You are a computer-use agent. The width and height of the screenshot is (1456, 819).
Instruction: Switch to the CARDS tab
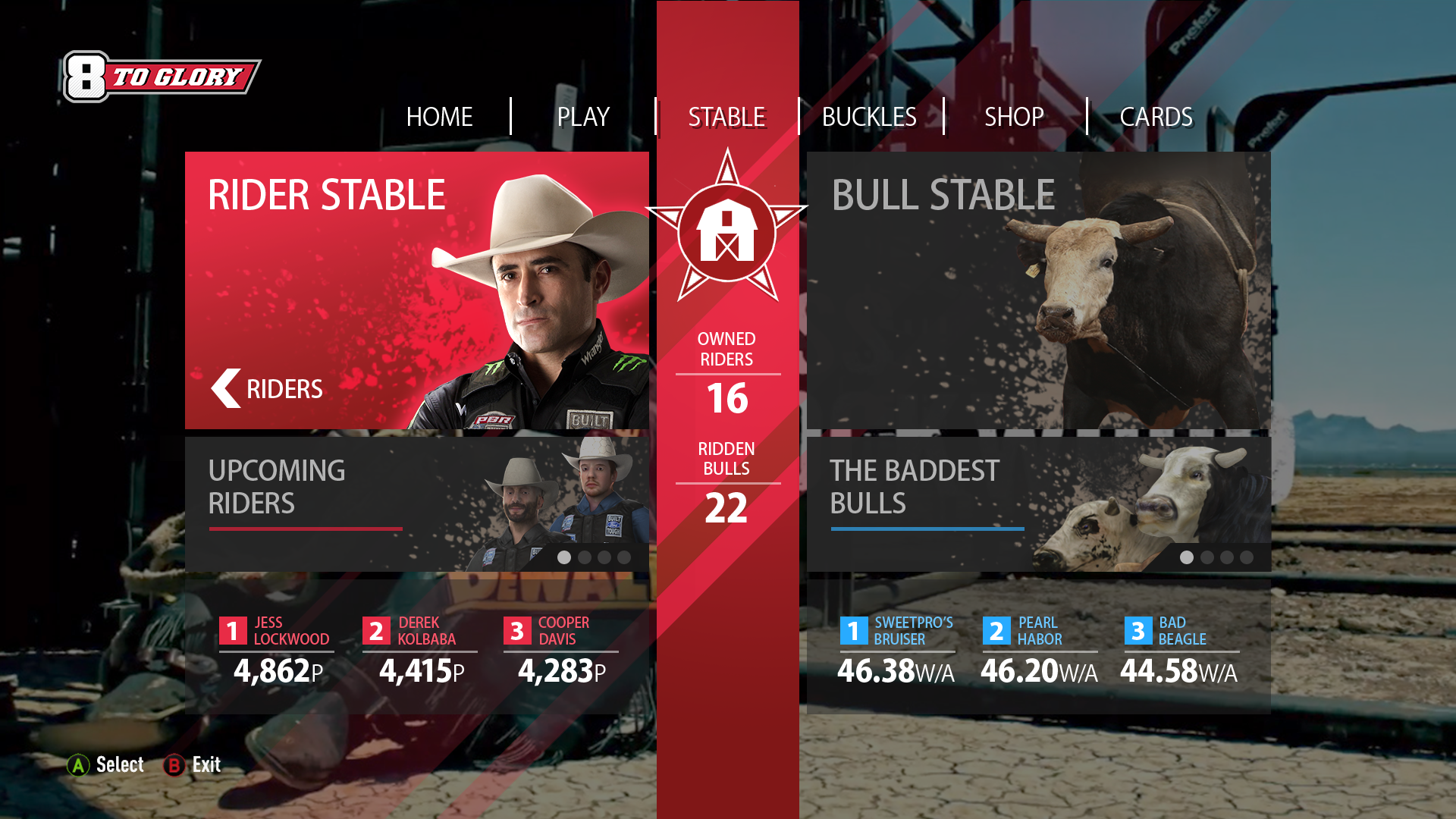pyautogui.click(x=1156, y=117)
